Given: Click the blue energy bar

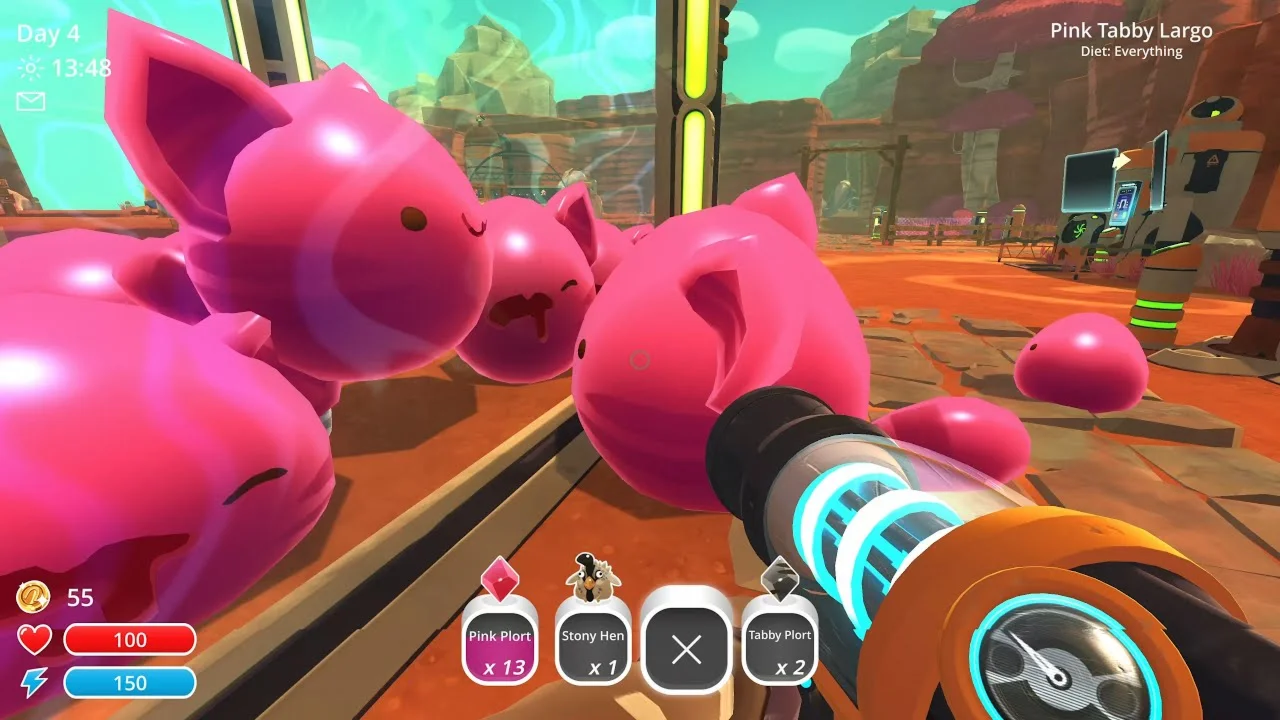Looking at the screenshot, I should 131,683.
